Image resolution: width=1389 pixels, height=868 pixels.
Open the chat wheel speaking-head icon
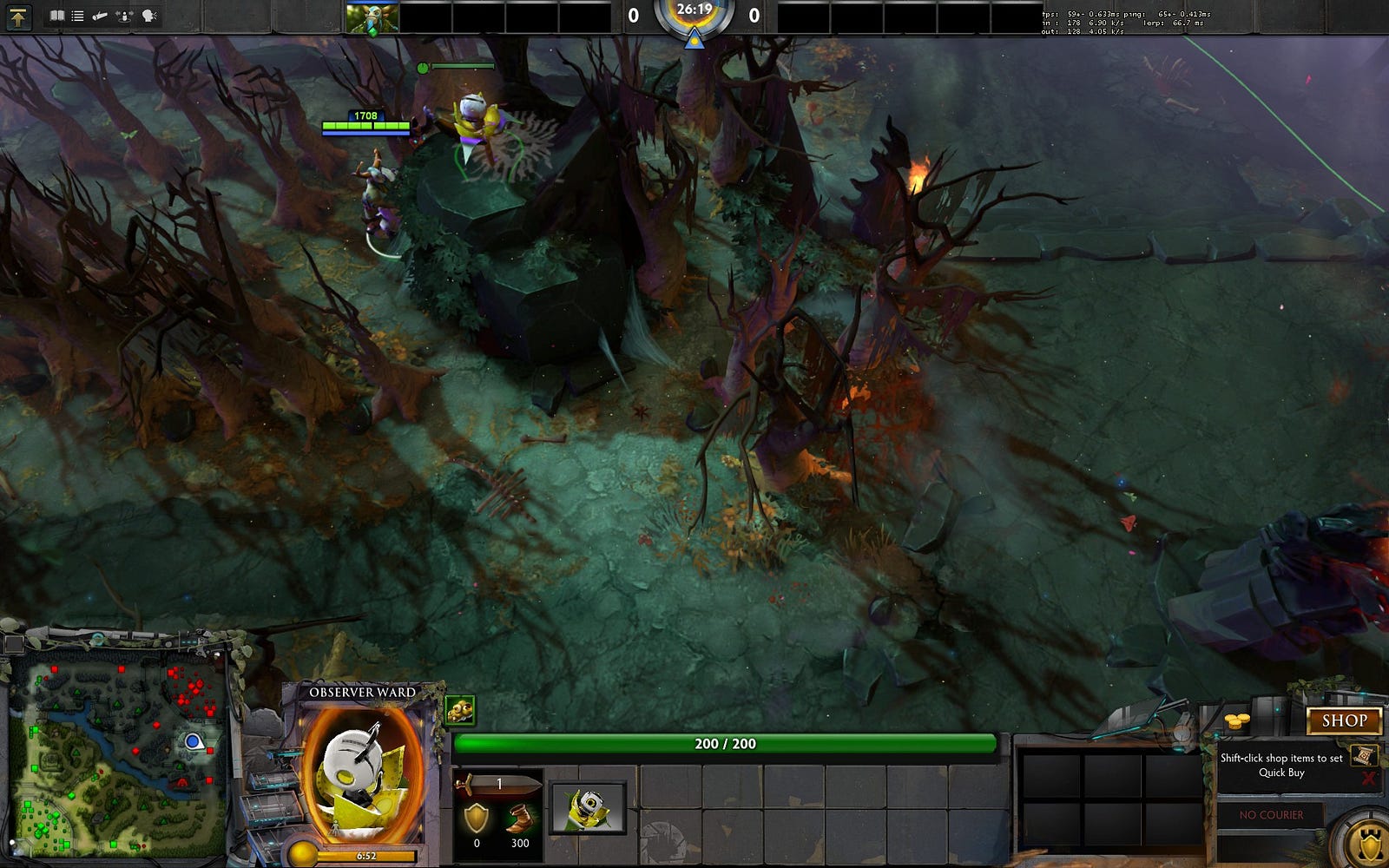tap(149, 16)
